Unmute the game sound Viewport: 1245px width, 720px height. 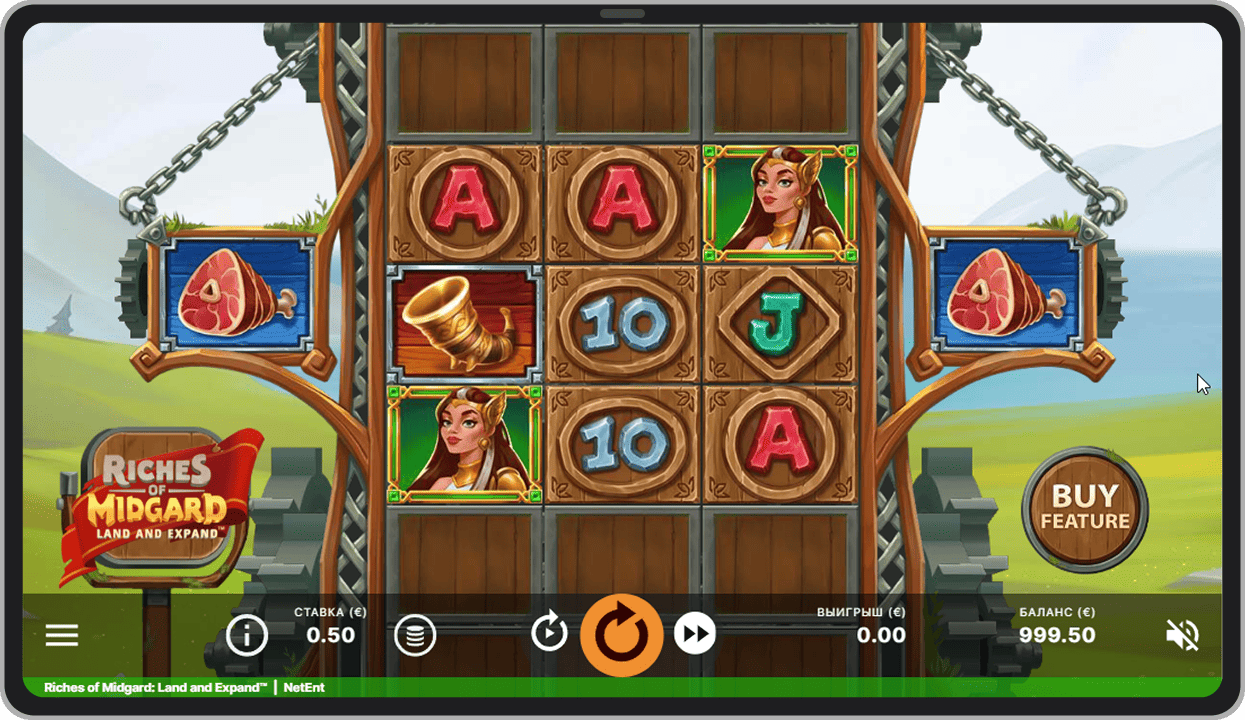click(1182, 635)
